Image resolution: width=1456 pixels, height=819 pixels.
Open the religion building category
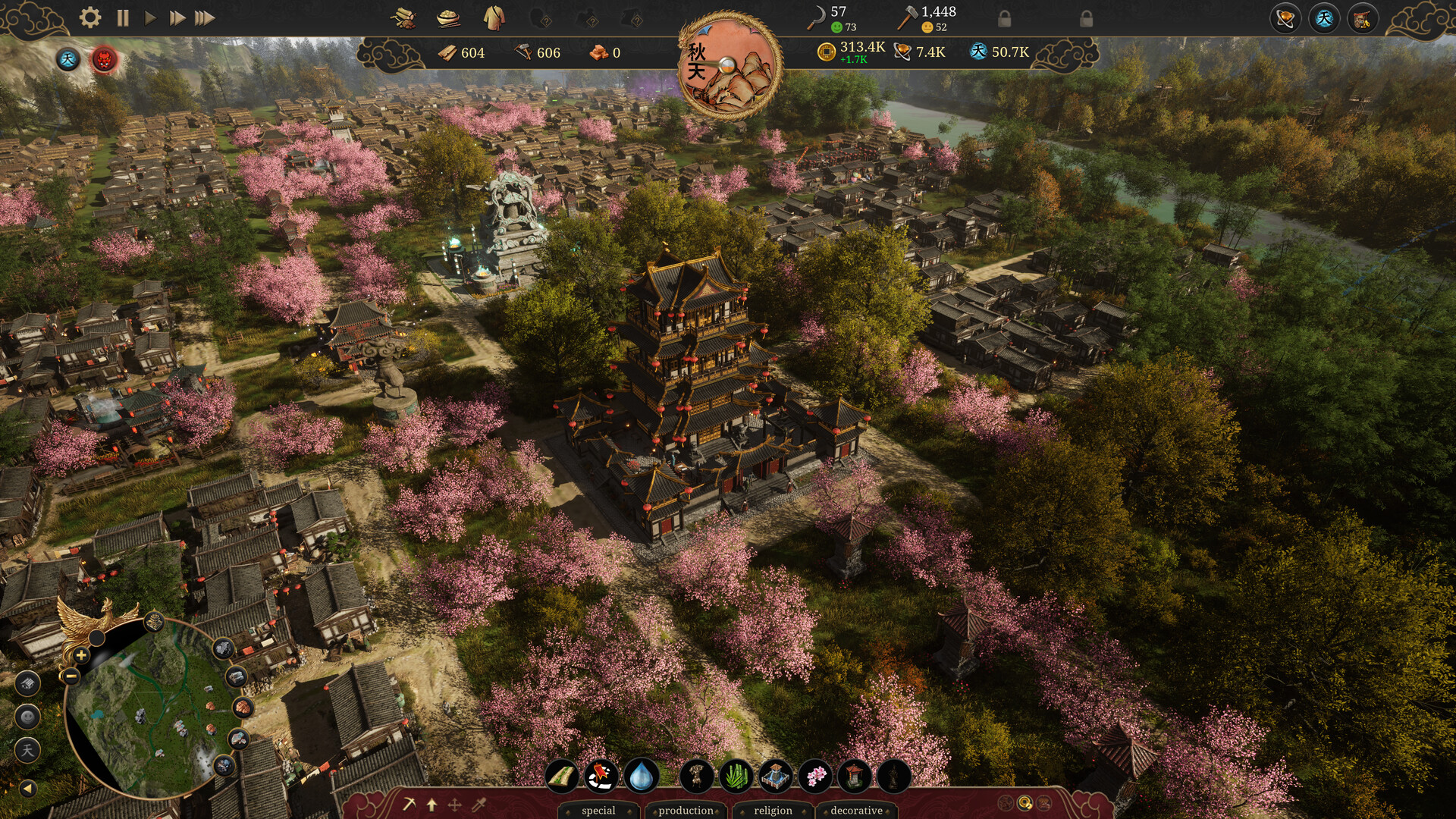(773, 811)
